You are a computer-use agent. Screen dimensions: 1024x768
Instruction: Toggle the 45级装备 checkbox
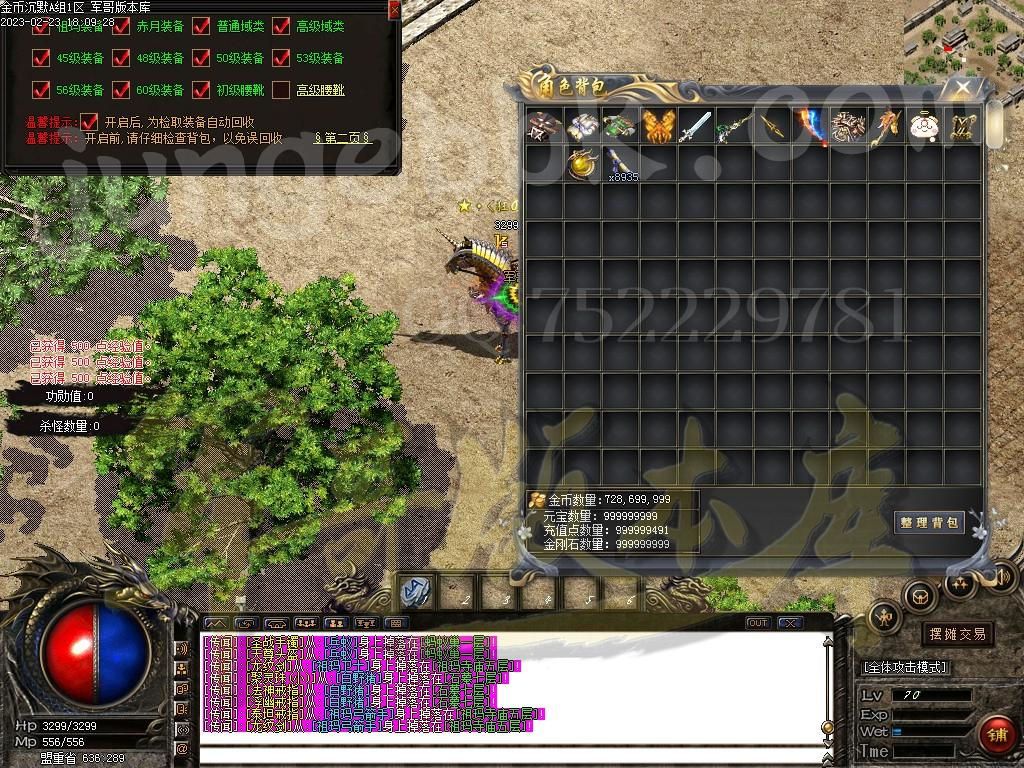pos(41,58)
